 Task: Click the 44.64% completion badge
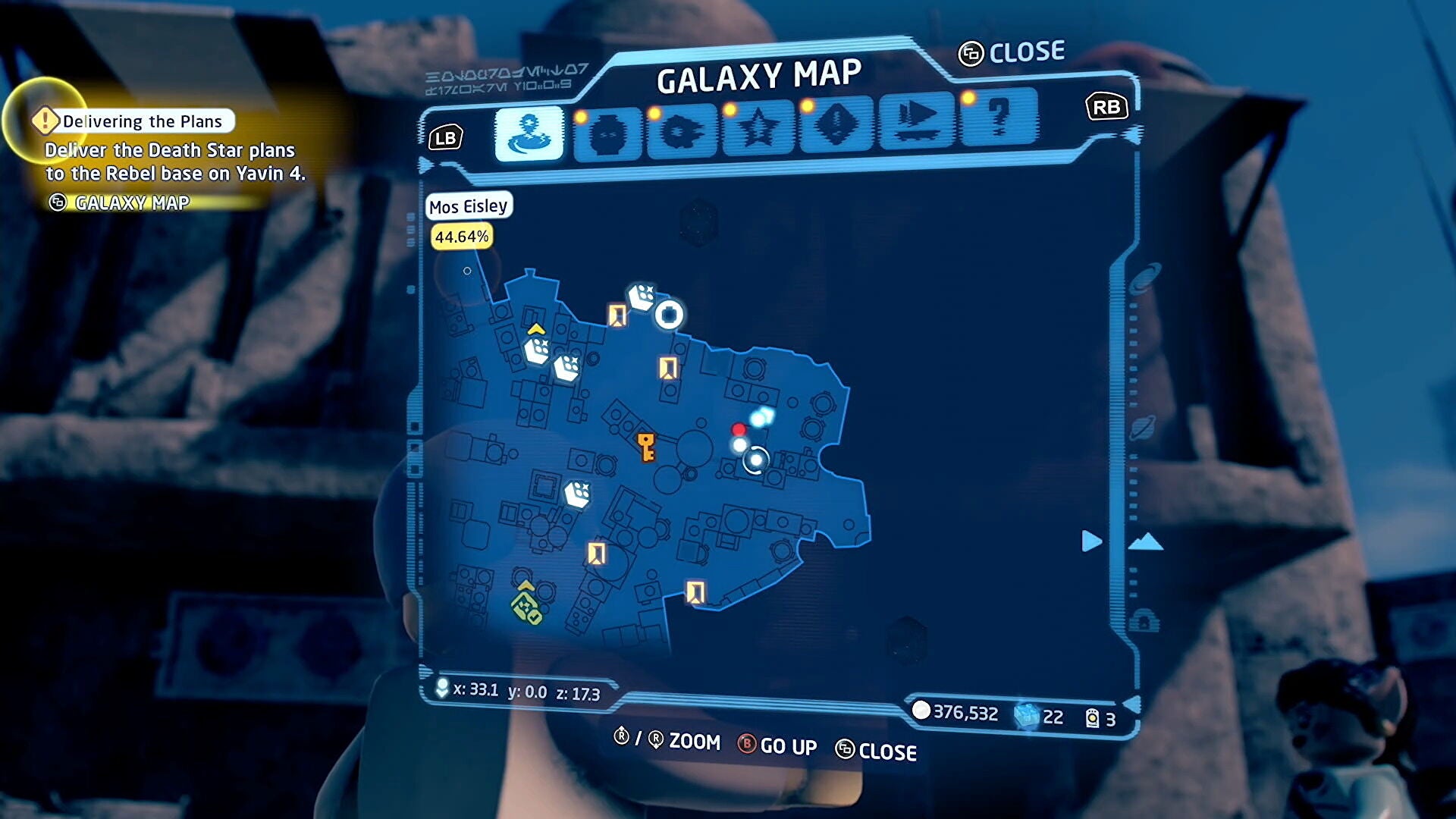[462, 237]
